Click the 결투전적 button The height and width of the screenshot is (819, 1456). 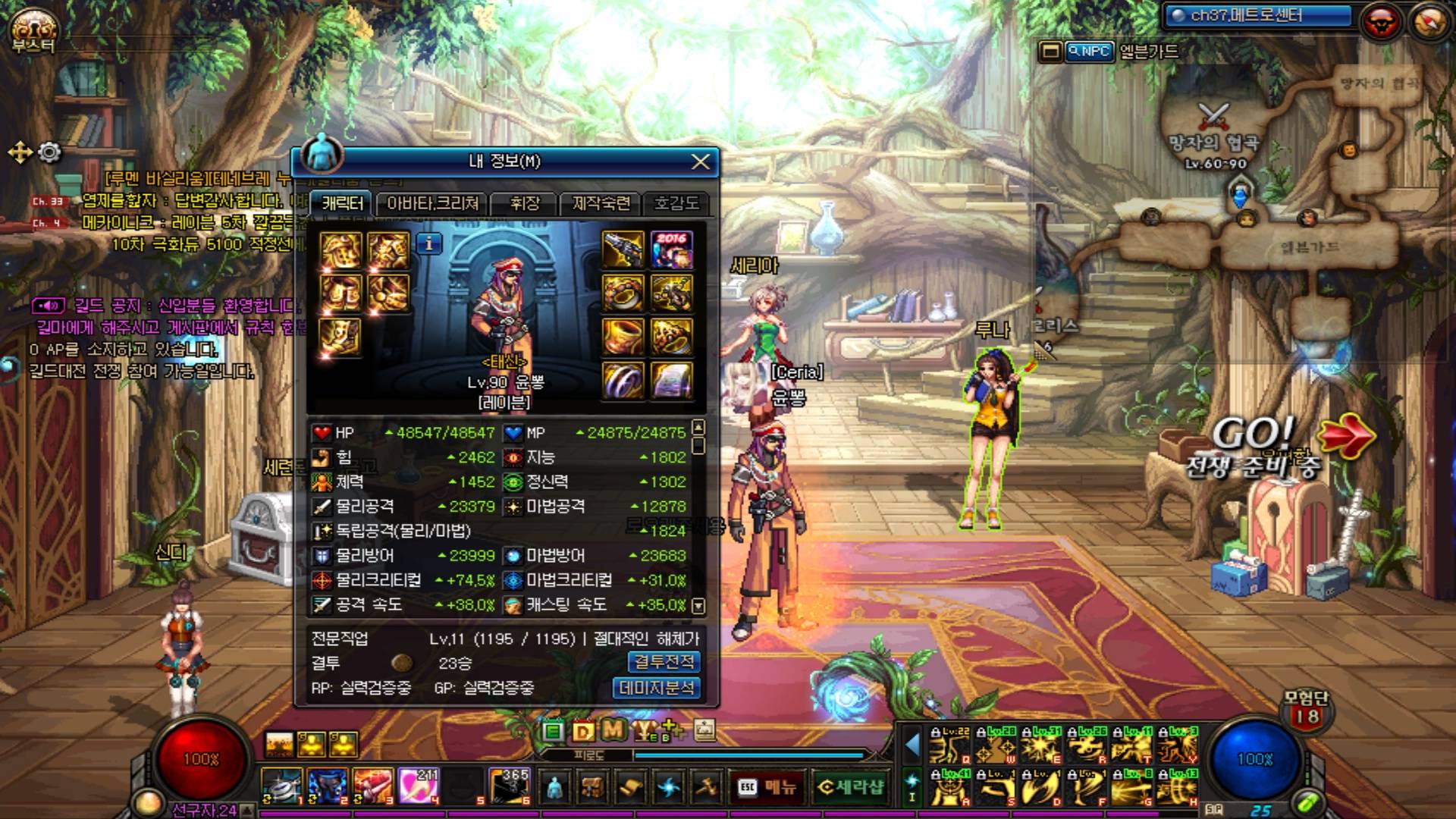[664, 662]
